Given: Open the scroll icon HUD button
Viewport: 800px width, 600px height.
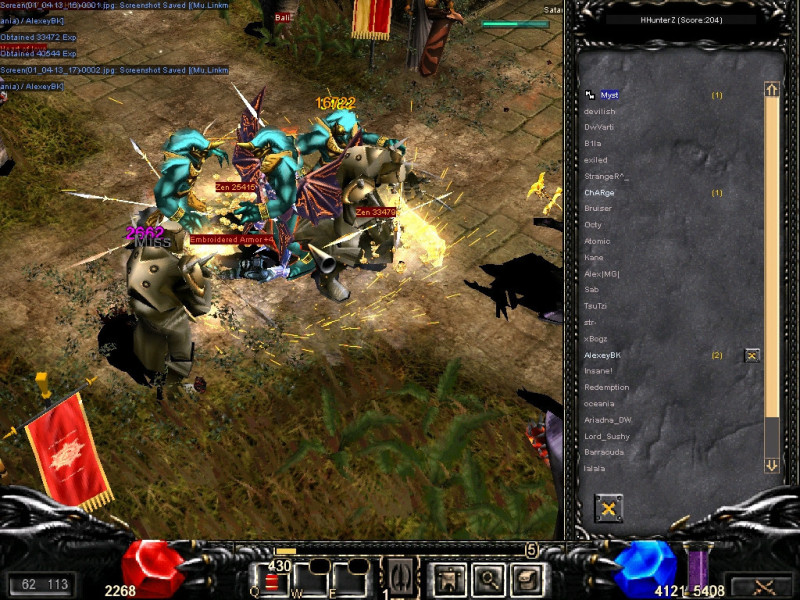Looking at the screenshot, I should click(x=526, y=578).
